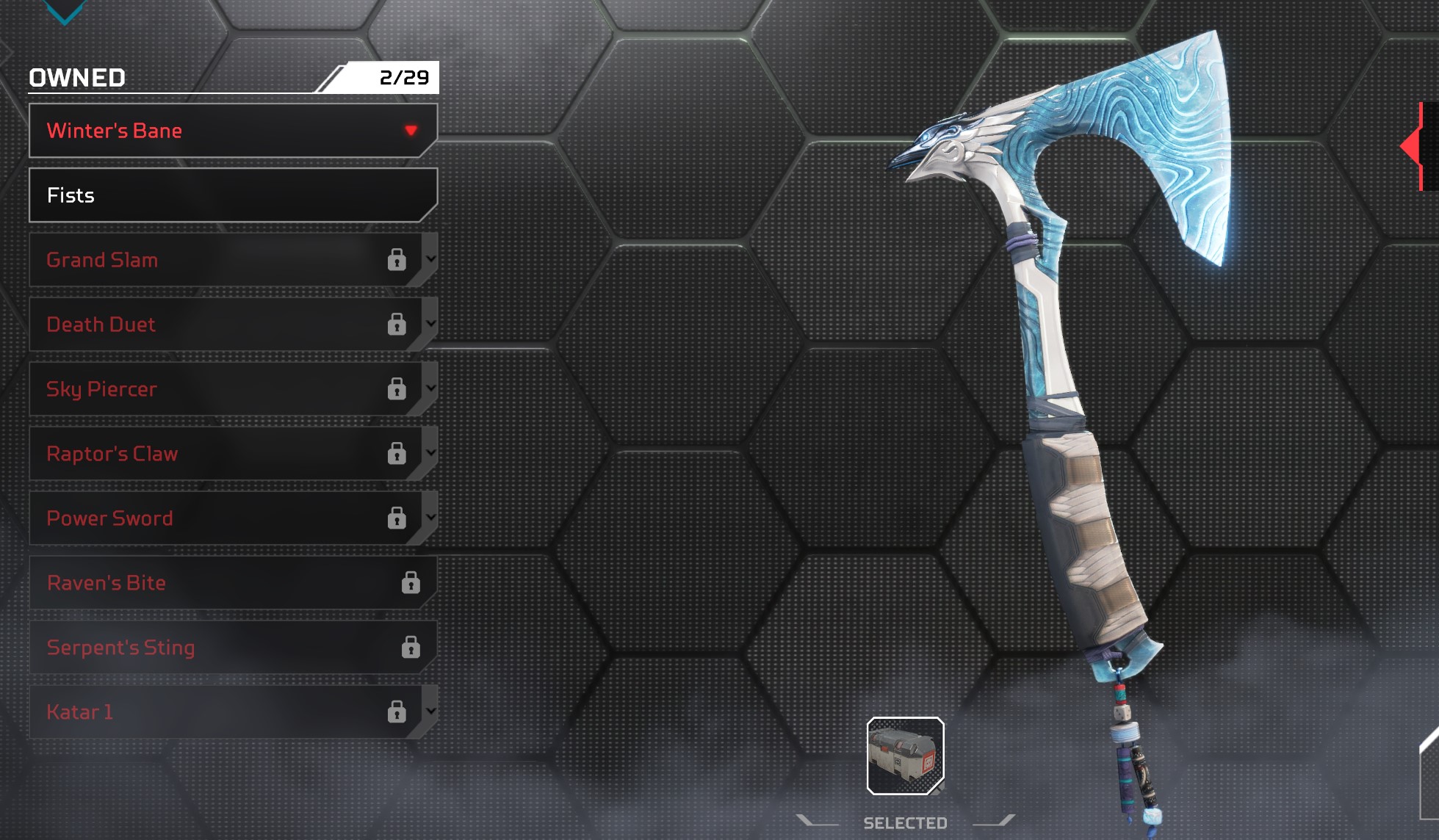Choose the Power Sword list item
The width and height of the screenshot is (1439, 840).
[220, 518]
